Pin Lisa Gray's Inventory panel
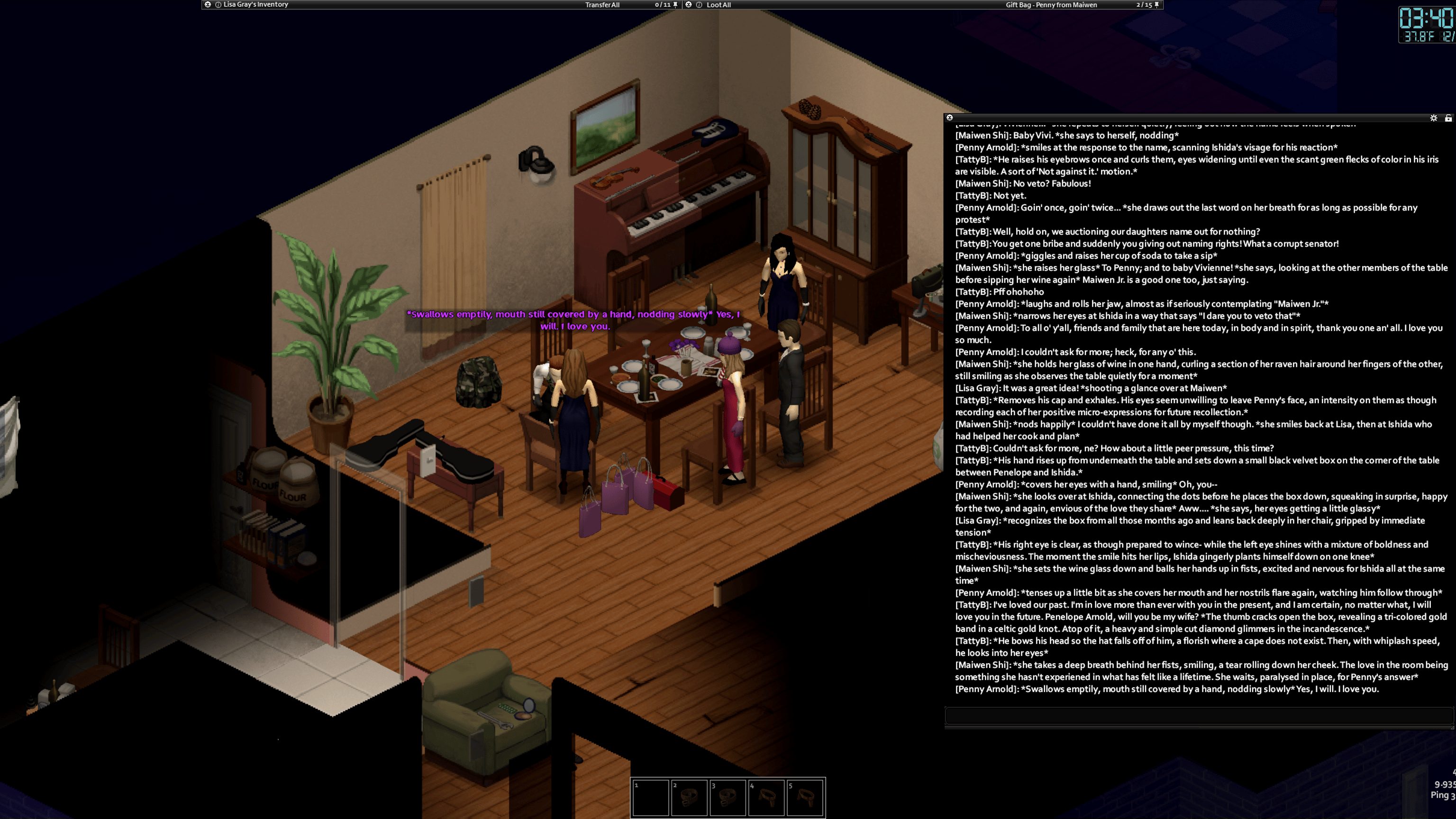Image resolution: width=1456 pixels, height=819 pixels. (x=675, y=5)
